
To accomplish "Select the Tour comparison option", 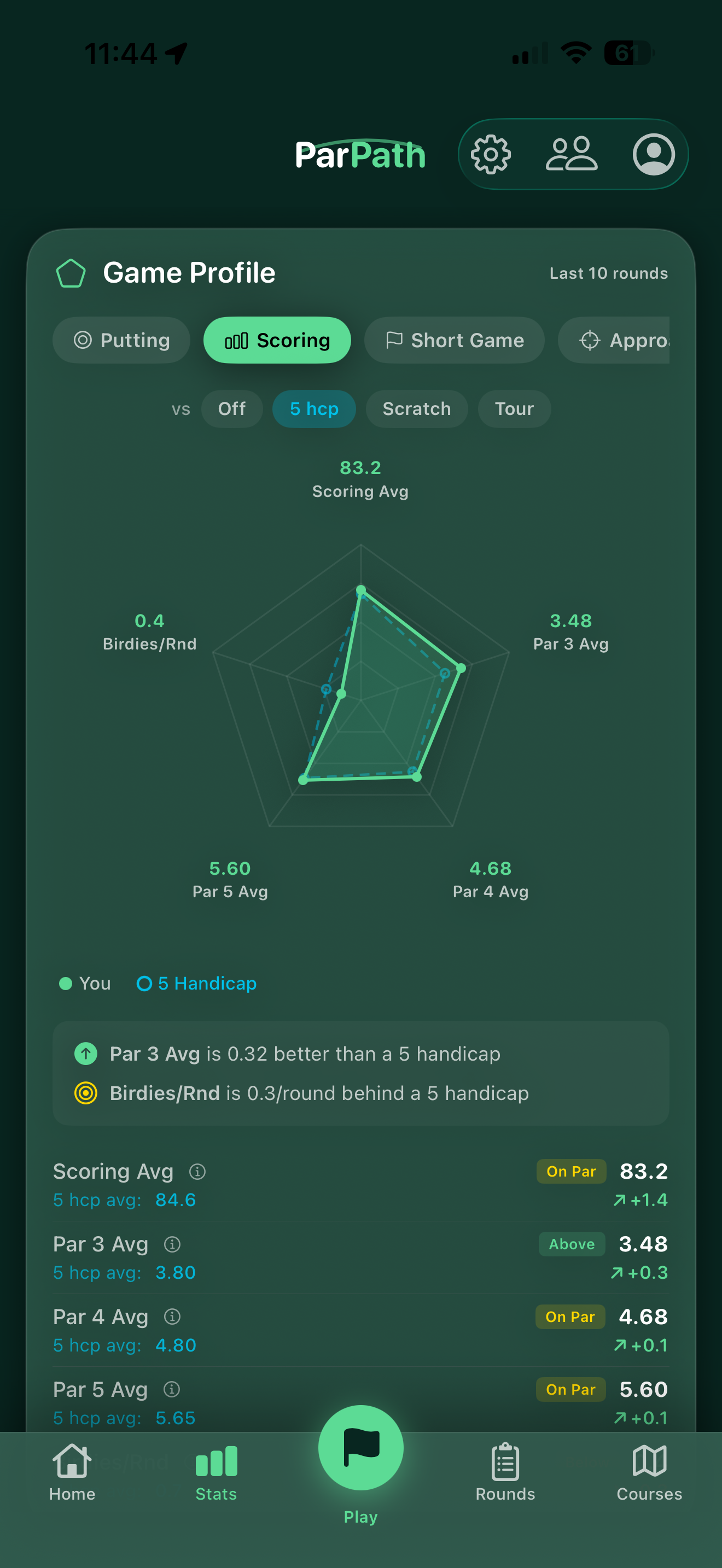I will point(514,408).
